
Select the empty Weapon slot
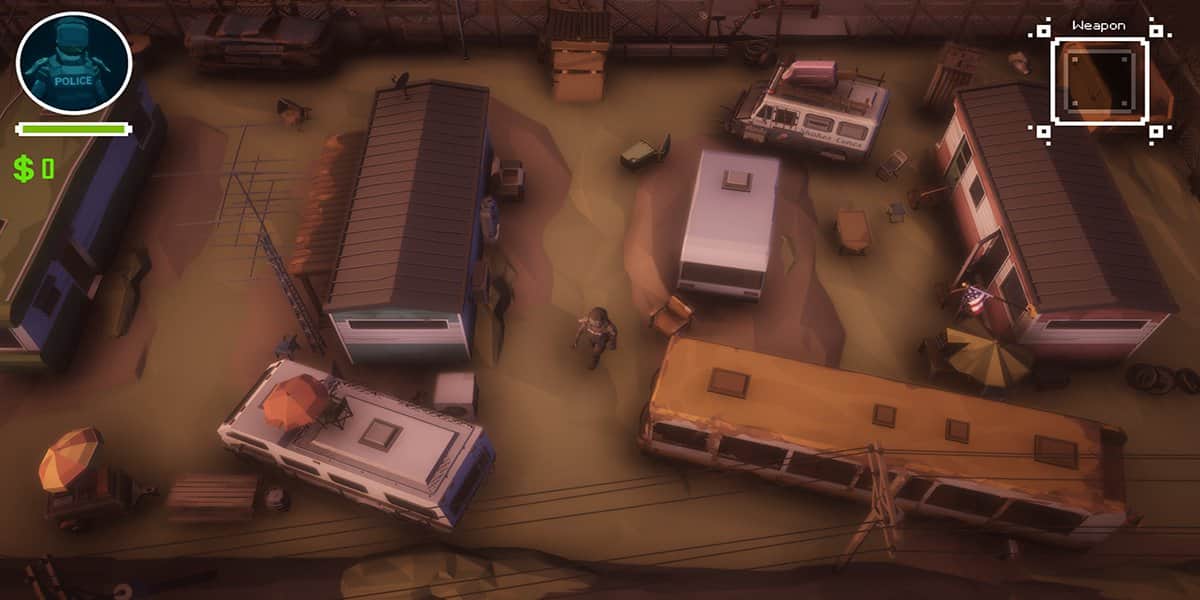(x=1099, y=82)
